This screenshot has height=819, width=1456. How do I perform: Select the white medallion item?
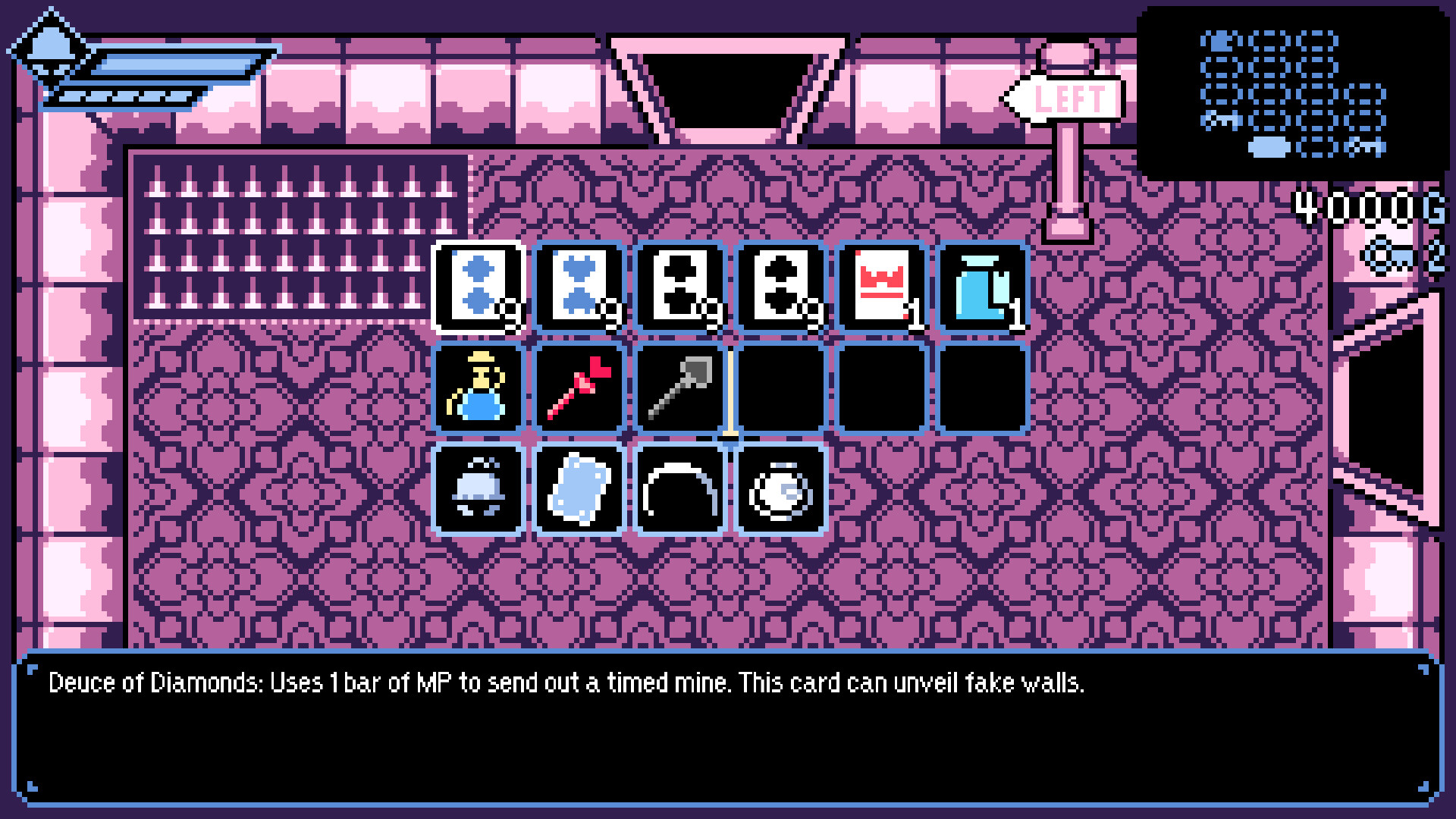[x=780, y=489]
